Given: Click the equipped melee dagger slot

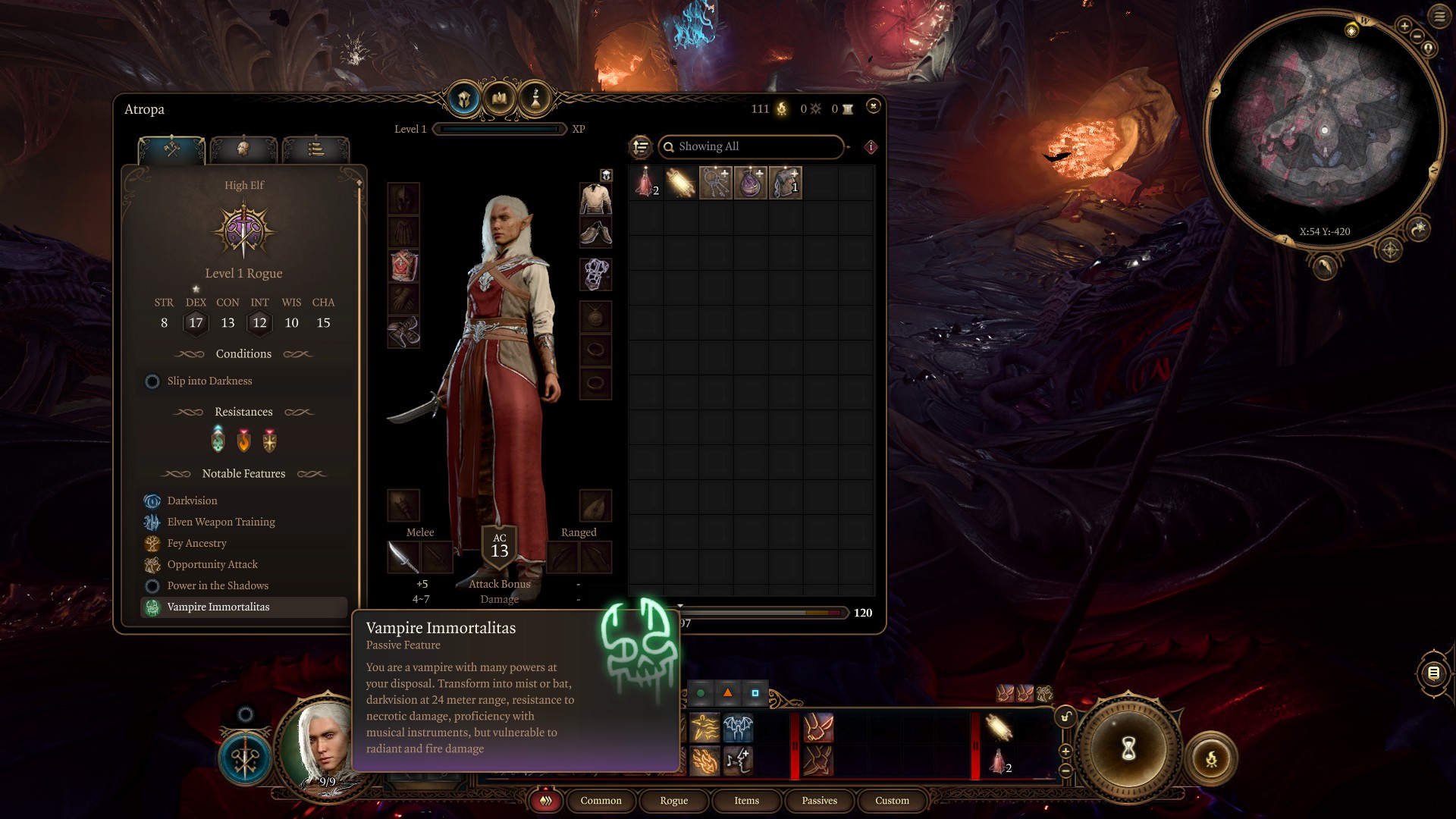Looking at the screenshot, I should 403,558.
